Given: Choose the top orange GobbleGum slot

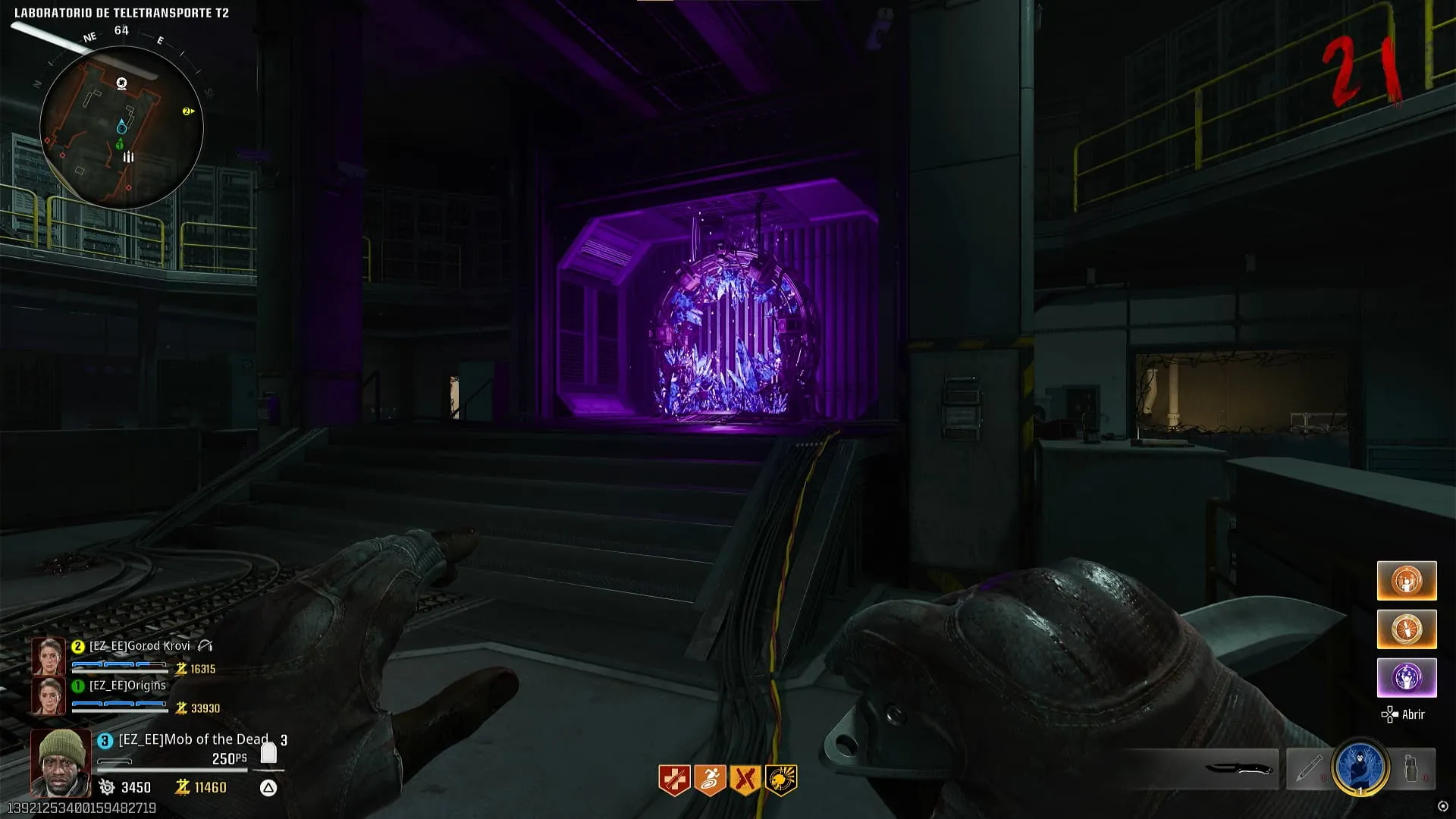Looking at the screenshot, I should click(1407, 581).
